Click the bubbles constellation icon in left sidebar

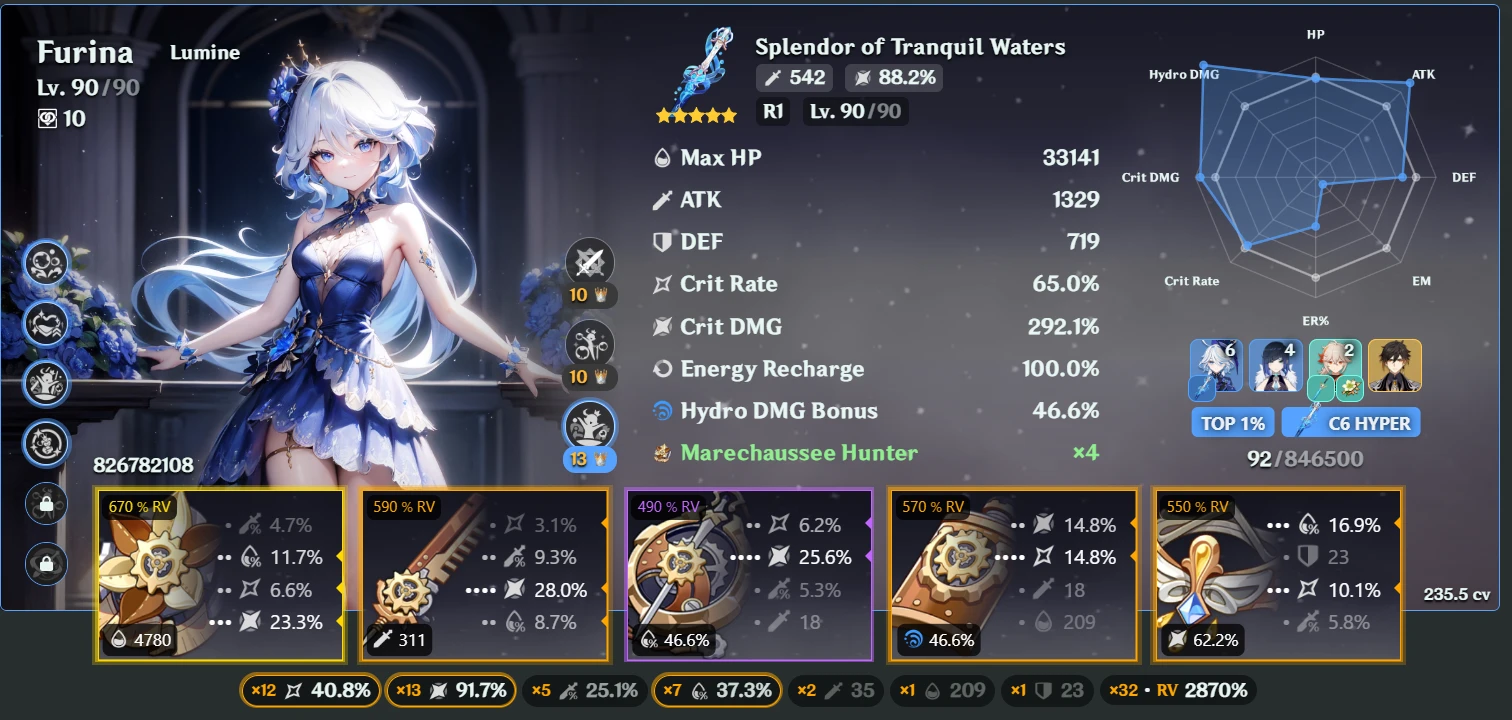[x=44, y=264]
